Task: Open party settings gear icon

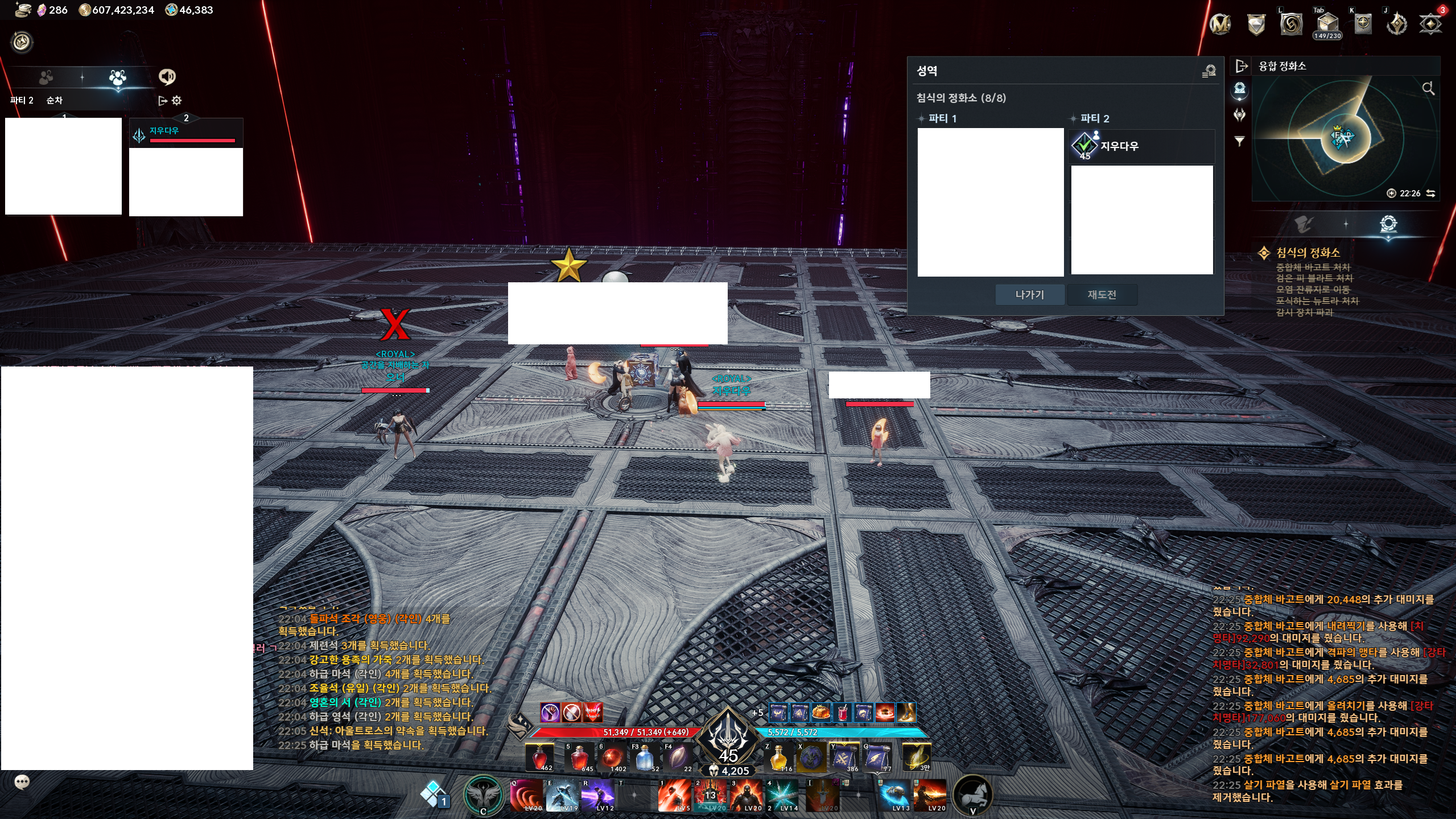Action: tap(177, 101)
